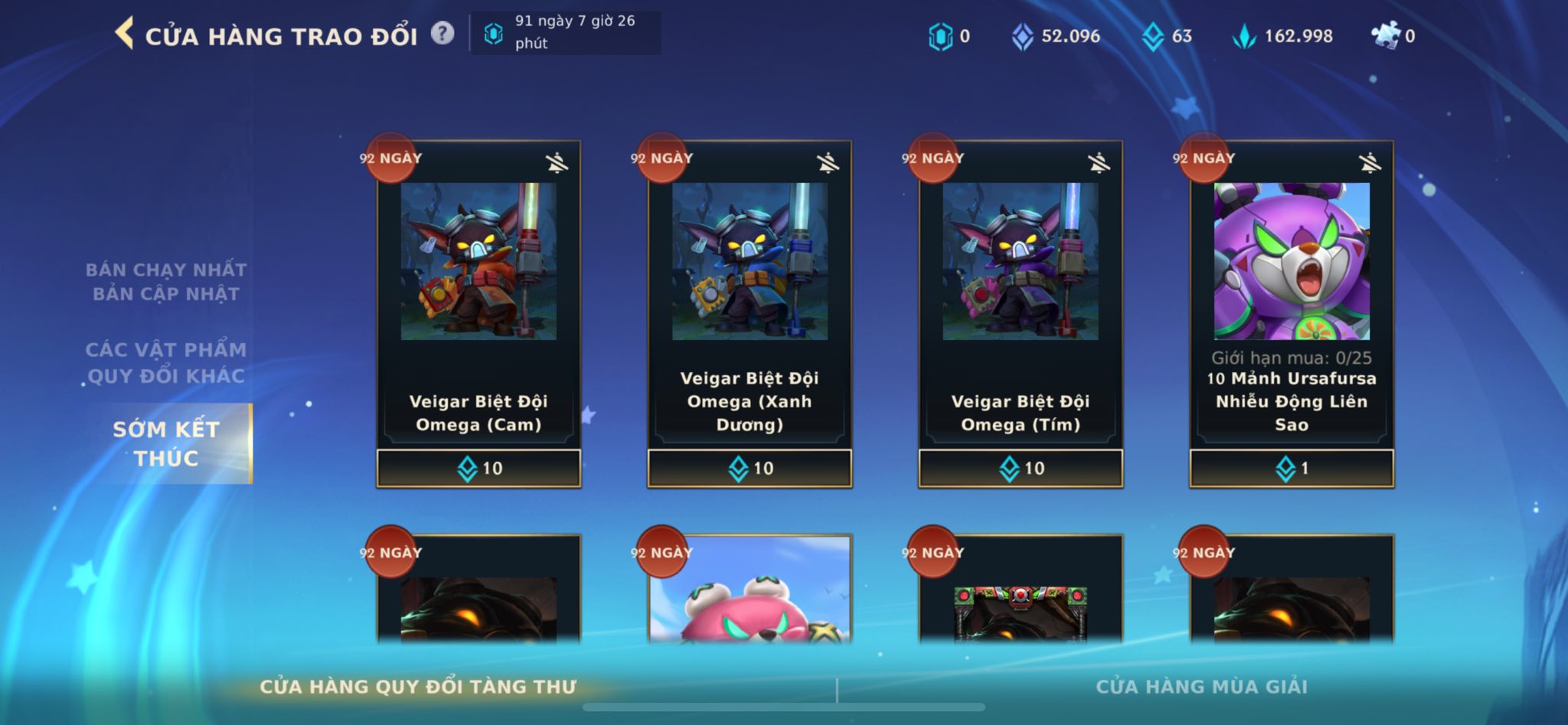Switch to Cửa Hàng Mùa Giải tab

tap(1201, 687)
